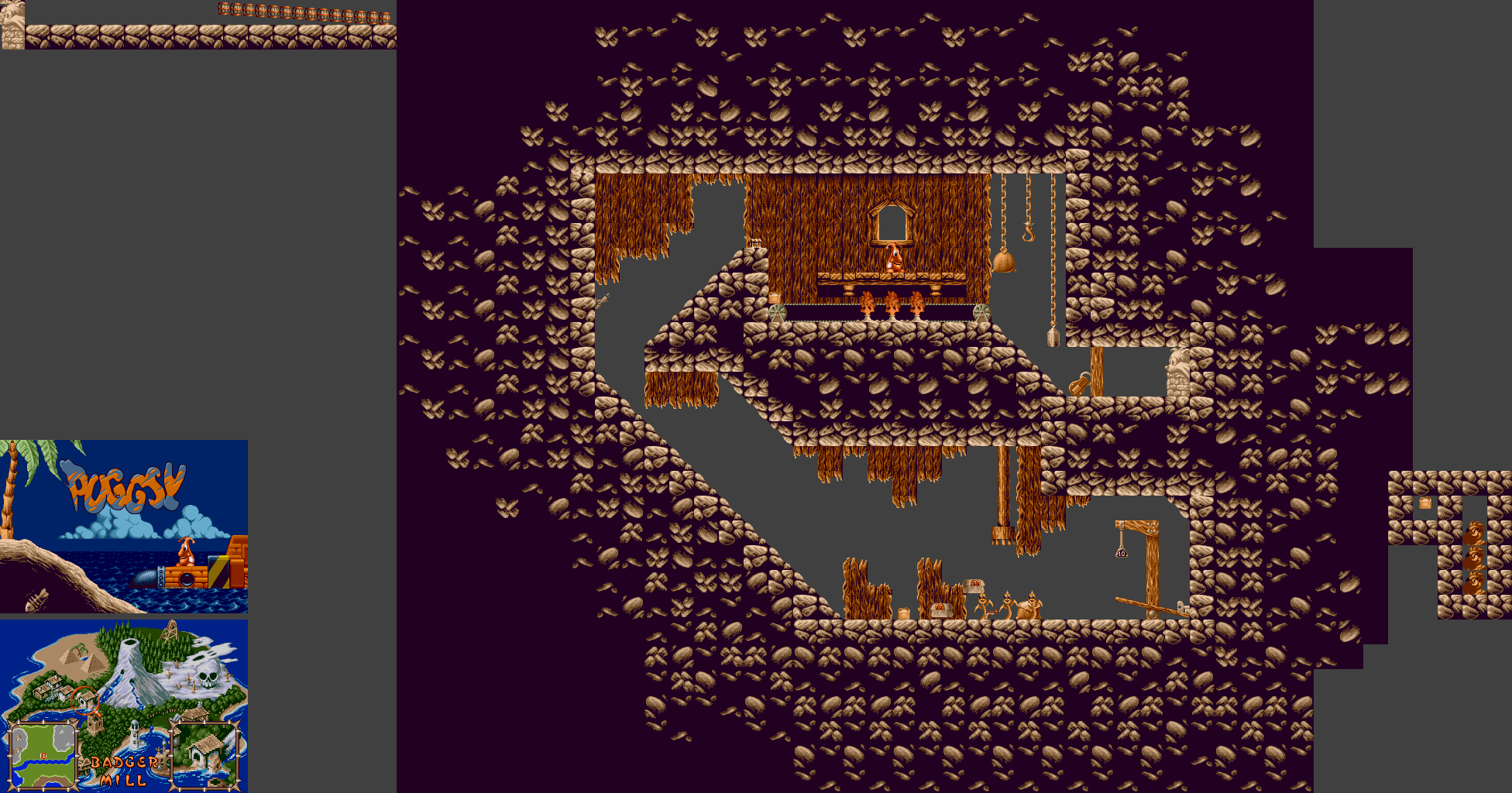Click the framed green area map inset
The image size is (1512, 793).
(43, 754)
